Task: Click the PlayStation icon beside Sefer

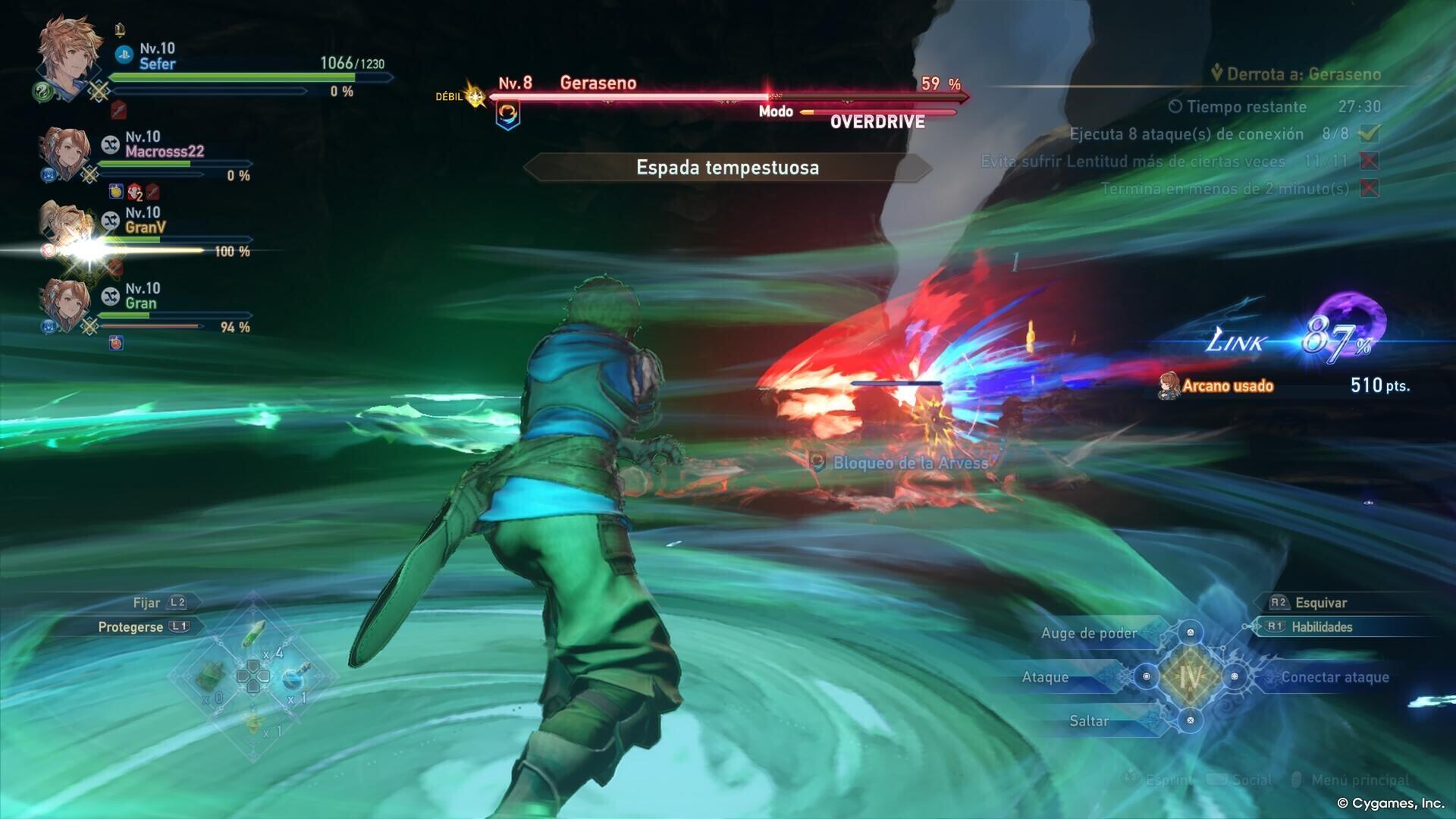Action: click(124, 55)
